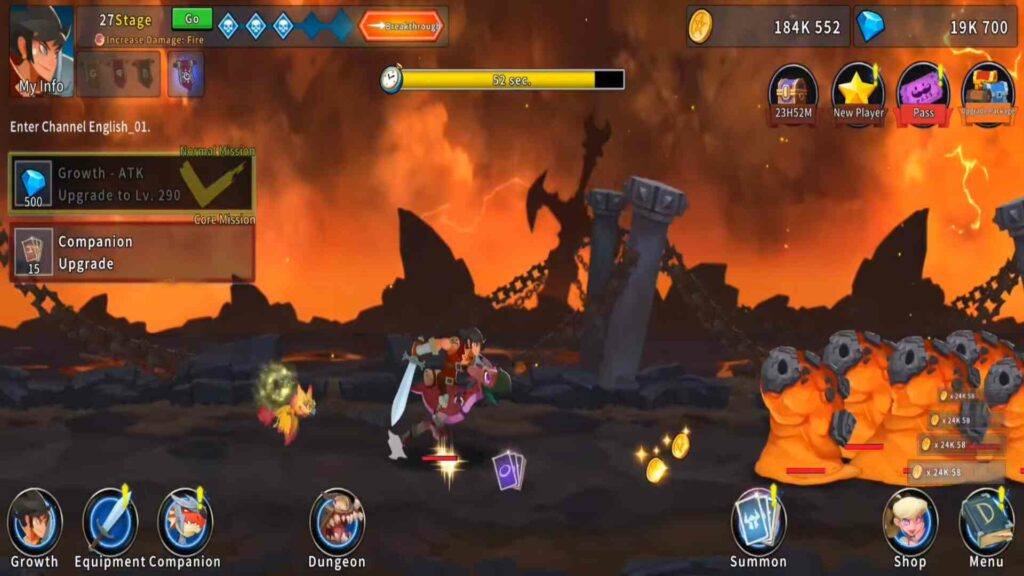The height and width of the screenshot is (576, 1024).
Task: Open the New Player star event
Action: pos(858,92)
